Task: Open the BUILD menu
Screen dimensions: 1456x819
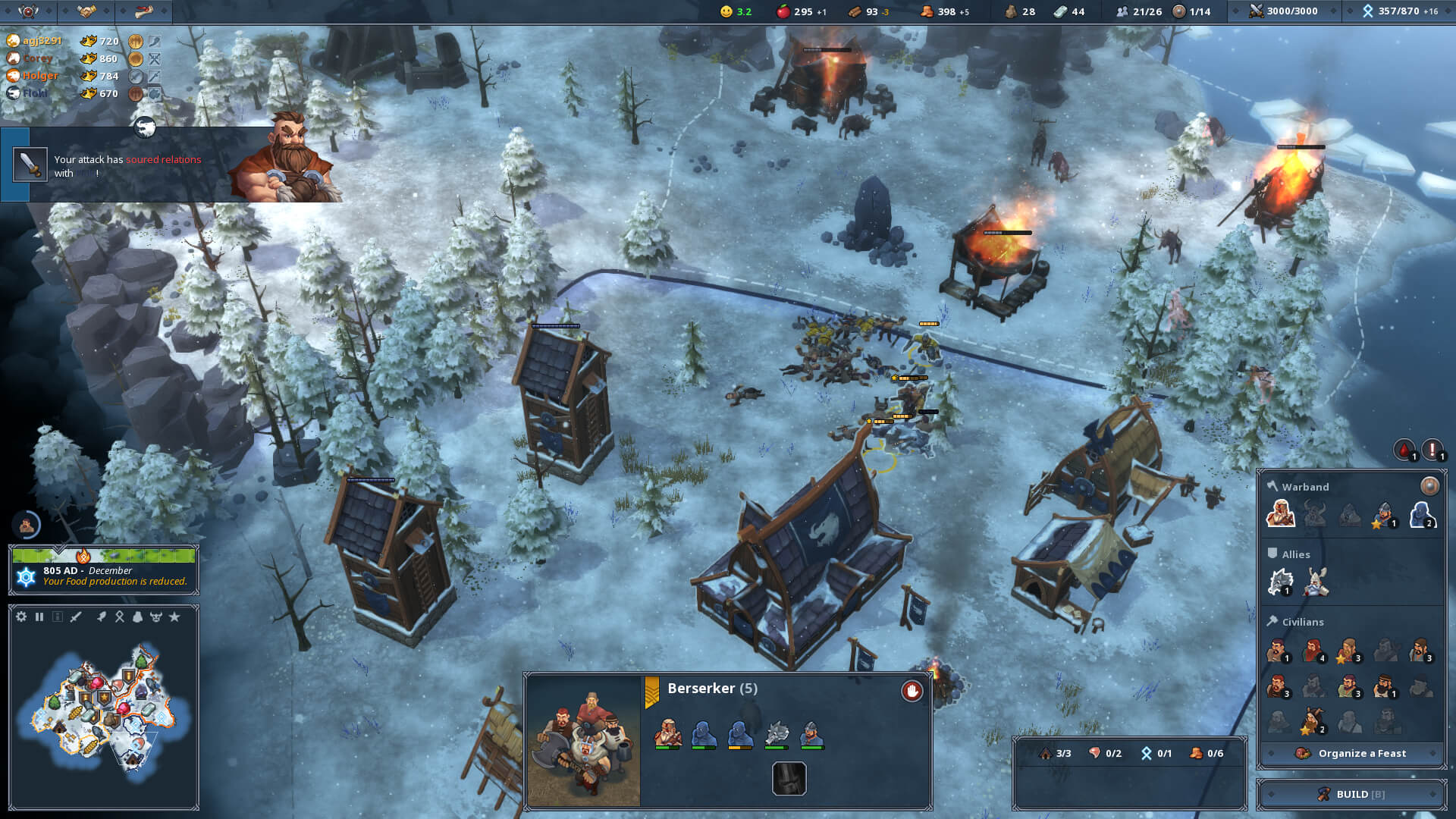Action: pos(1351,794)
